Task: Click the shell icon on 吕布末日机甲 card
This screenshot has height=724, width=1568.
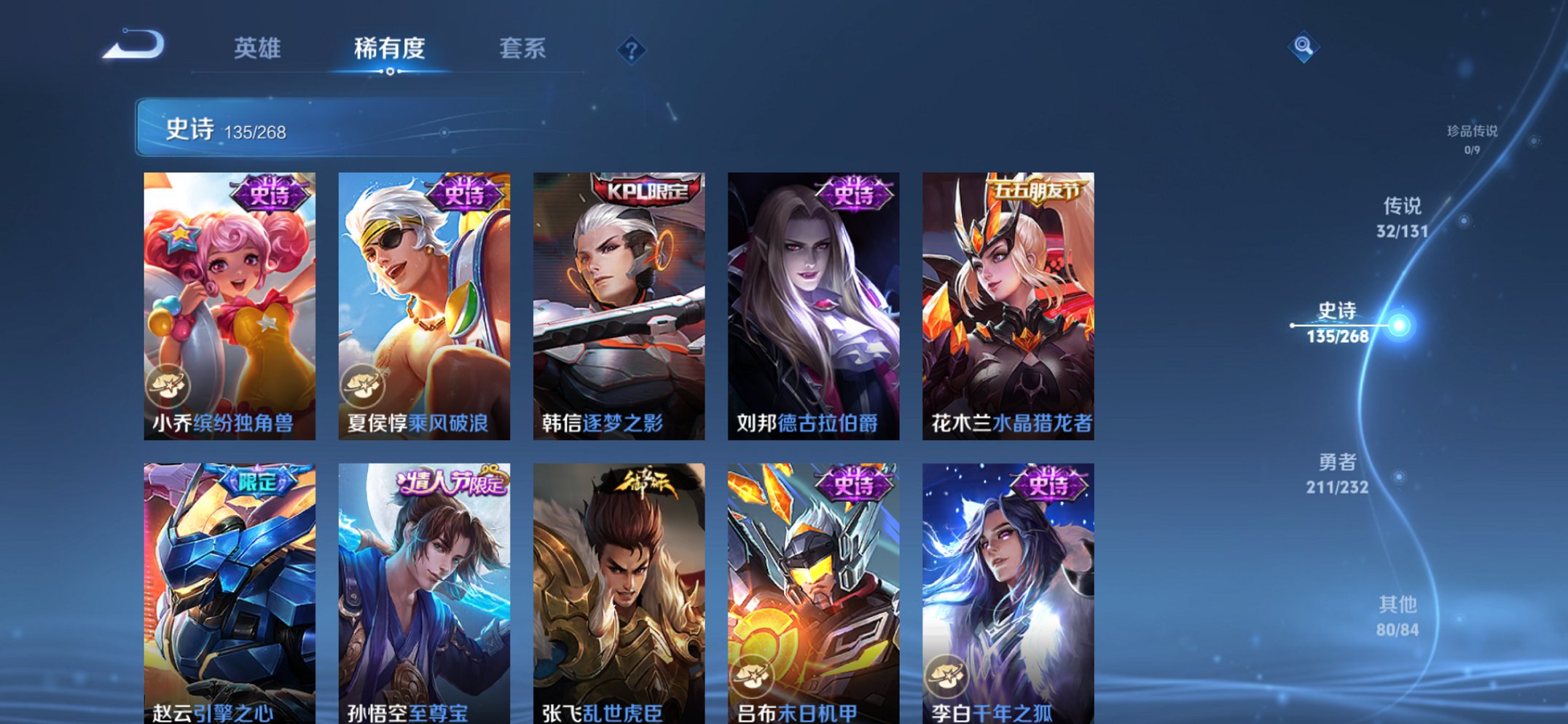Action: pos(754,674)
